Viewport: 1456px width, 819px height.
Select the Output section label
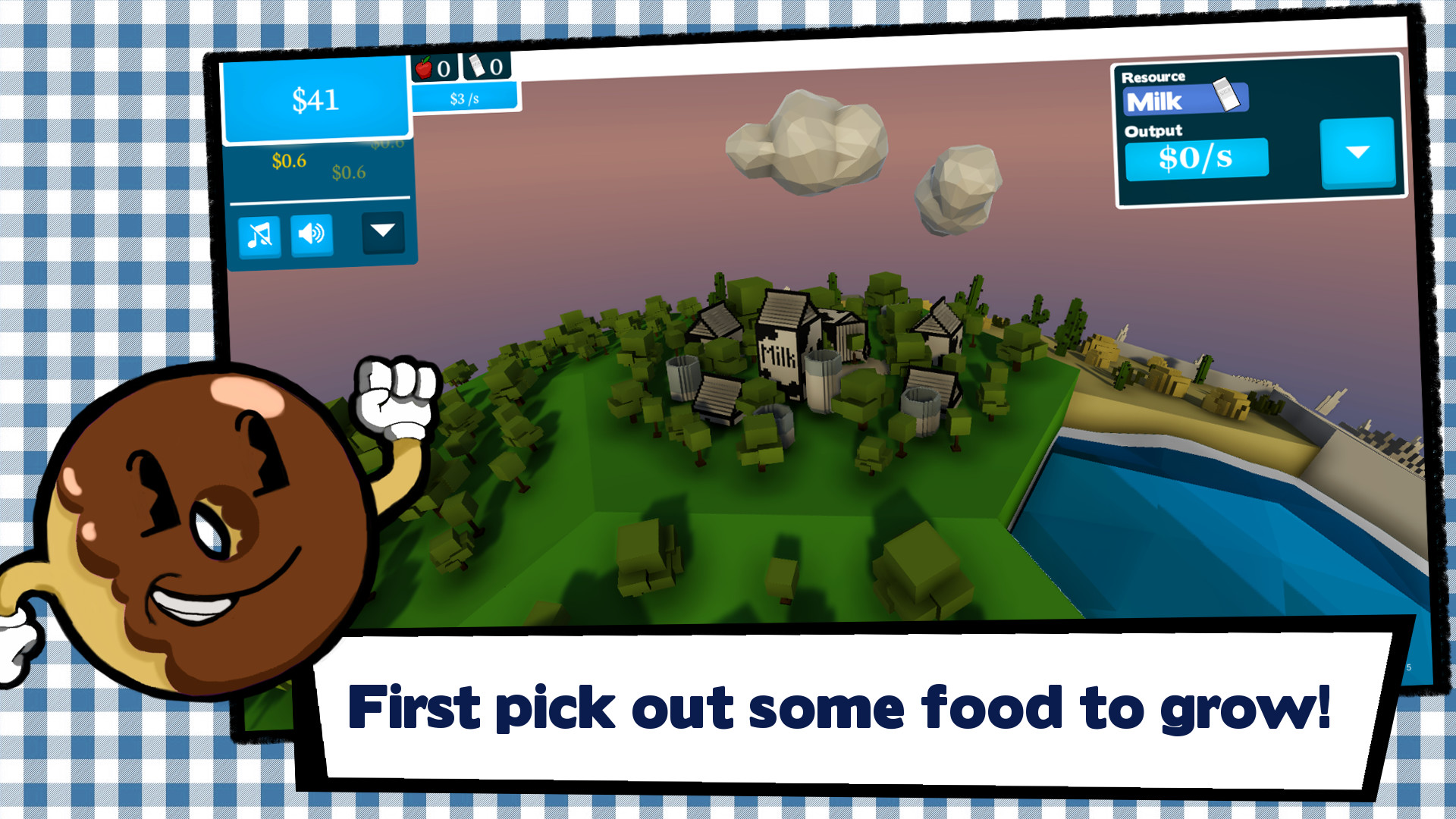point(1153,132)
